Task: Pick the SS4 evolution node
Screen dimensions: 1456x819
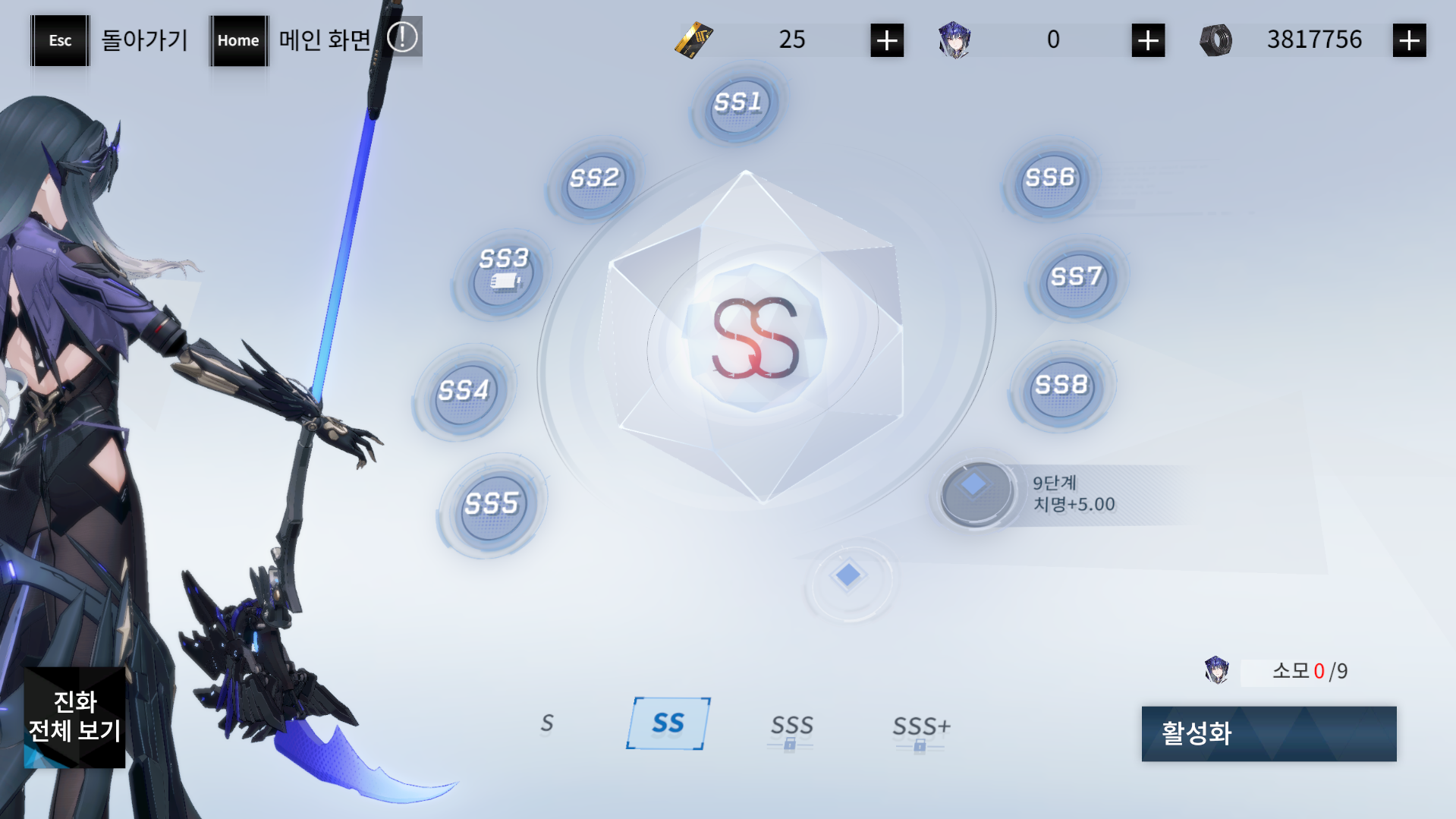Action: pyautogui.click(x=464, y=392)
